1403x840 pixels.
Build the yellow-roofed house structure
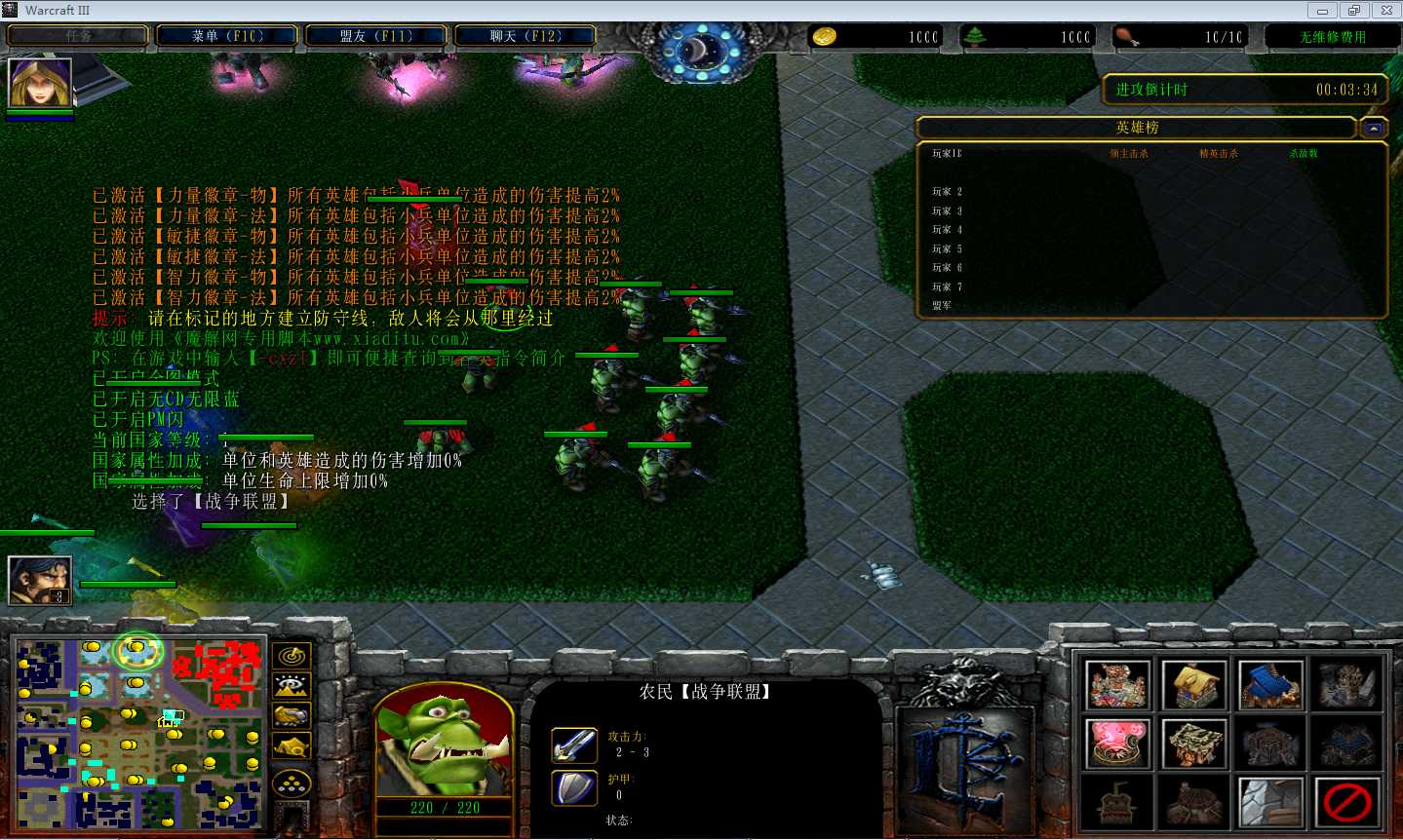[x=1194, y=685]
